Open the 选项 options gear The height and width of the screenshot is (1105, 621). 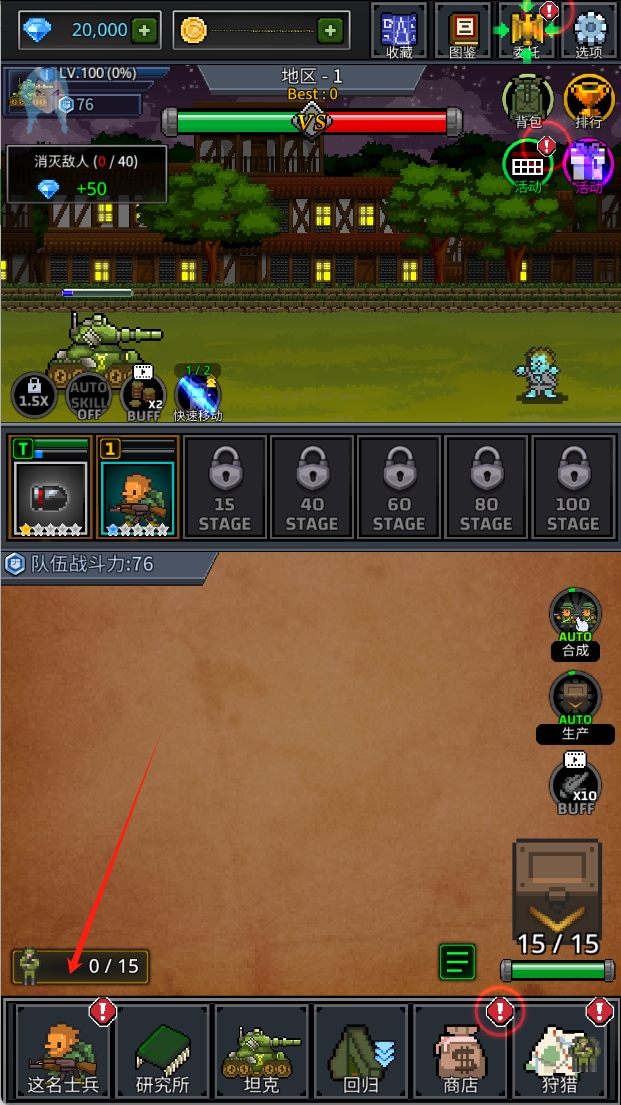click(x=589, y=31)
